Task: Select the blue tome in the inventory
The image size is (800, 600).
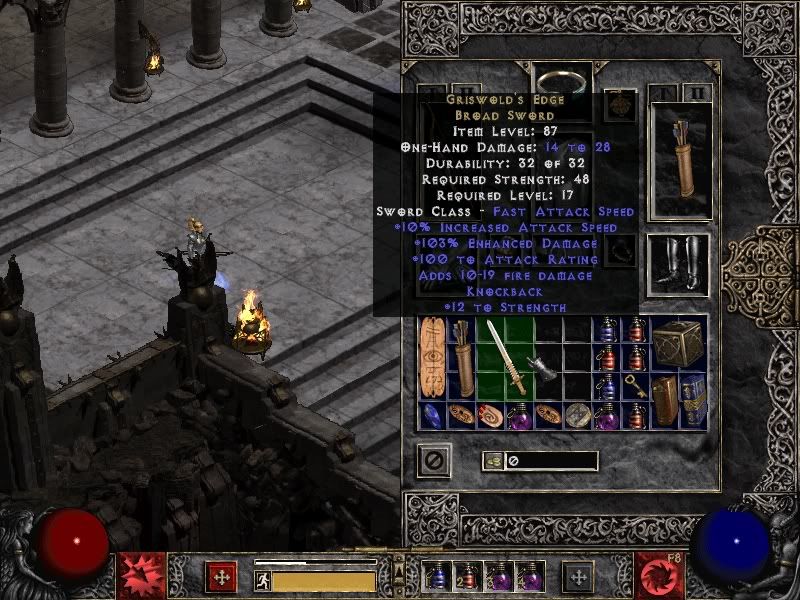Action: click(x=693, y=400)
